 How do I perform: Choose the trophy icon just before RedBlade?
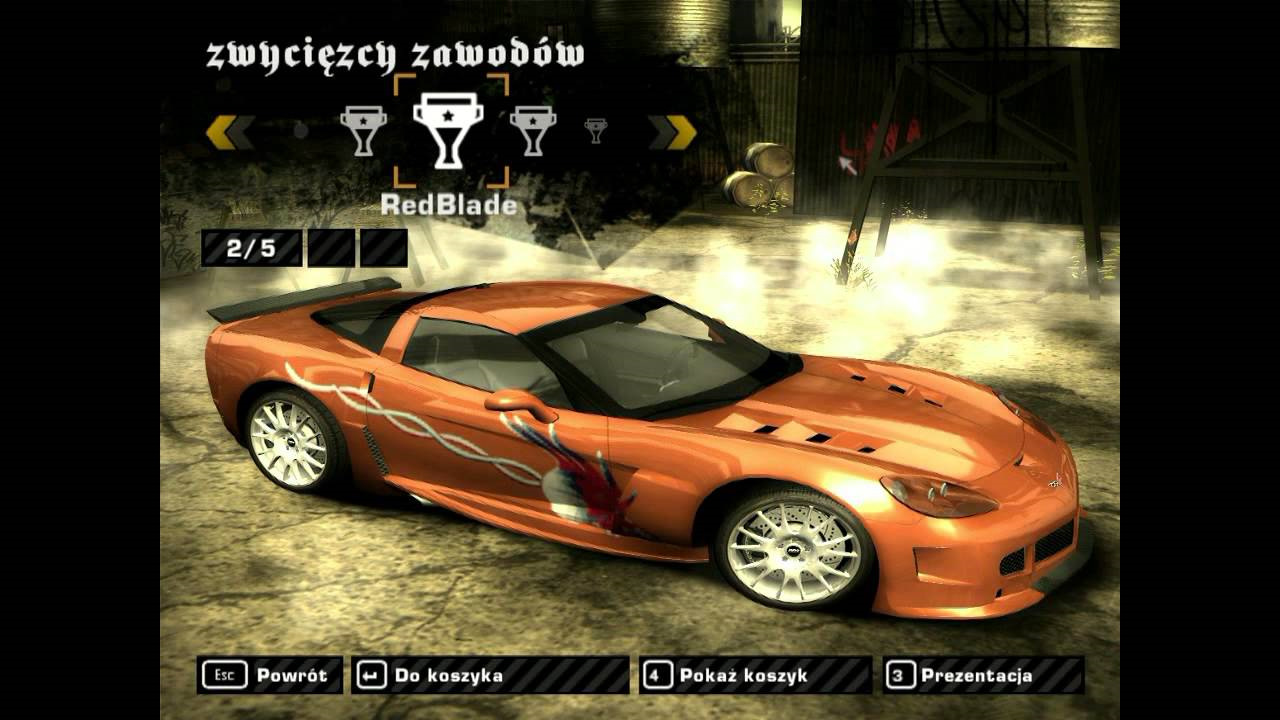click(363, 130)
